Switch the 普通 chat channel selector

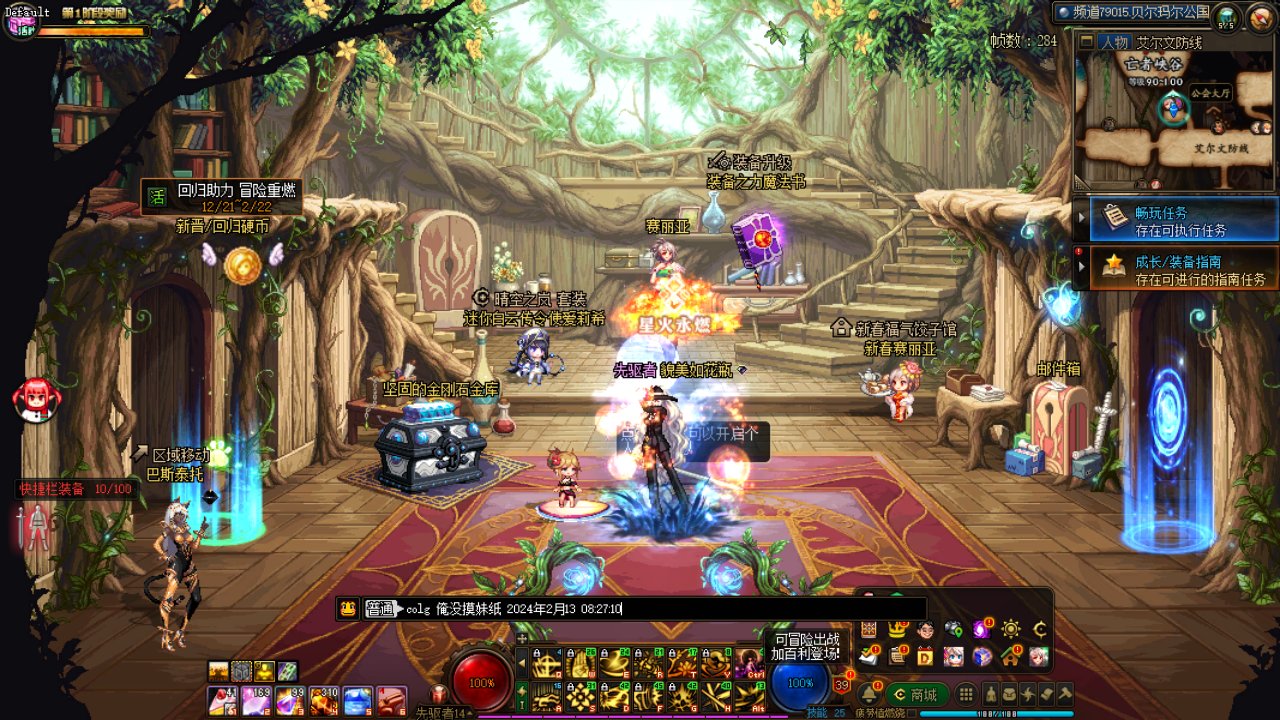point(381,608)
